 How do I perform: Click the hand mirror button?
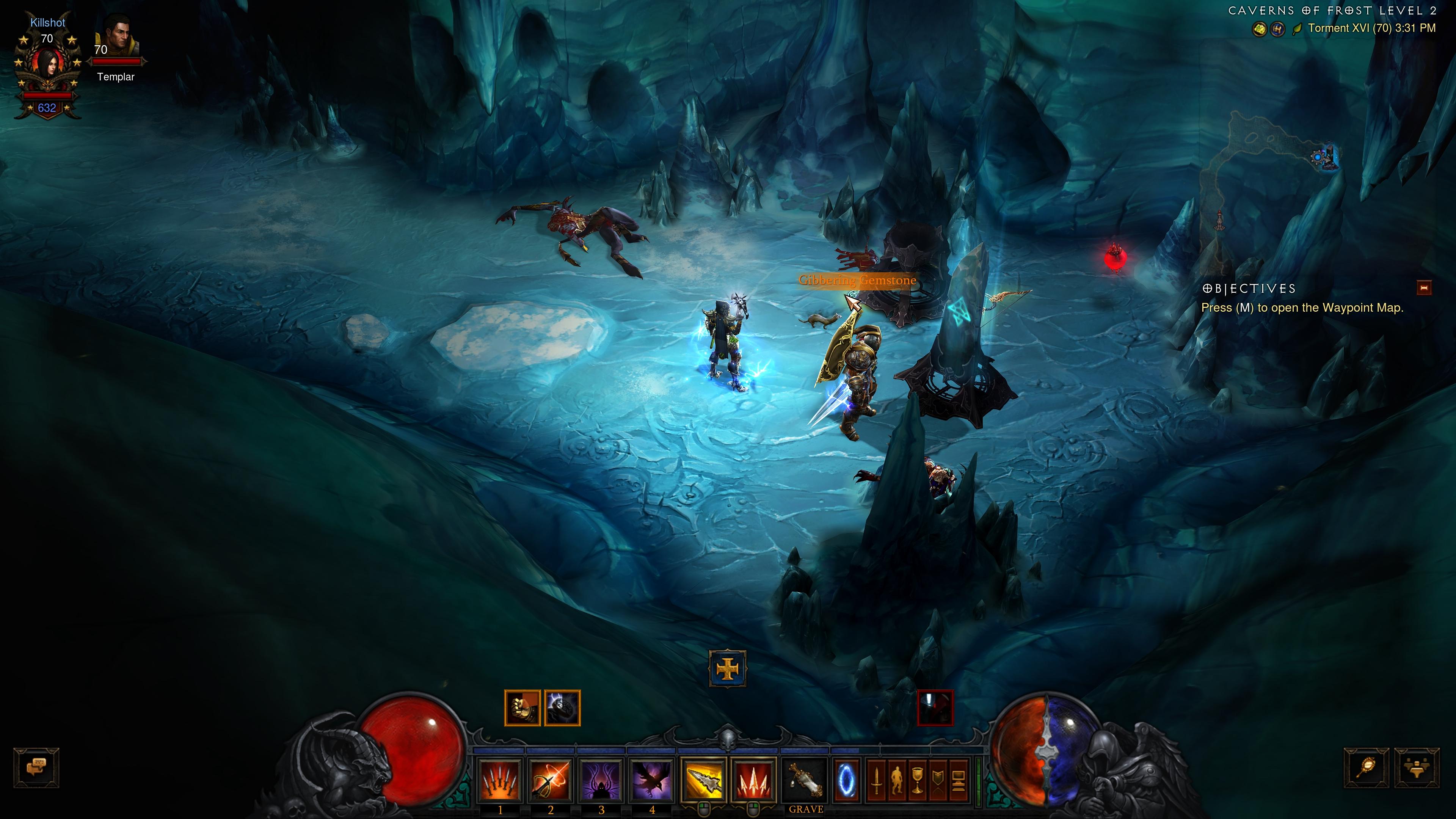coord(1366,767)
